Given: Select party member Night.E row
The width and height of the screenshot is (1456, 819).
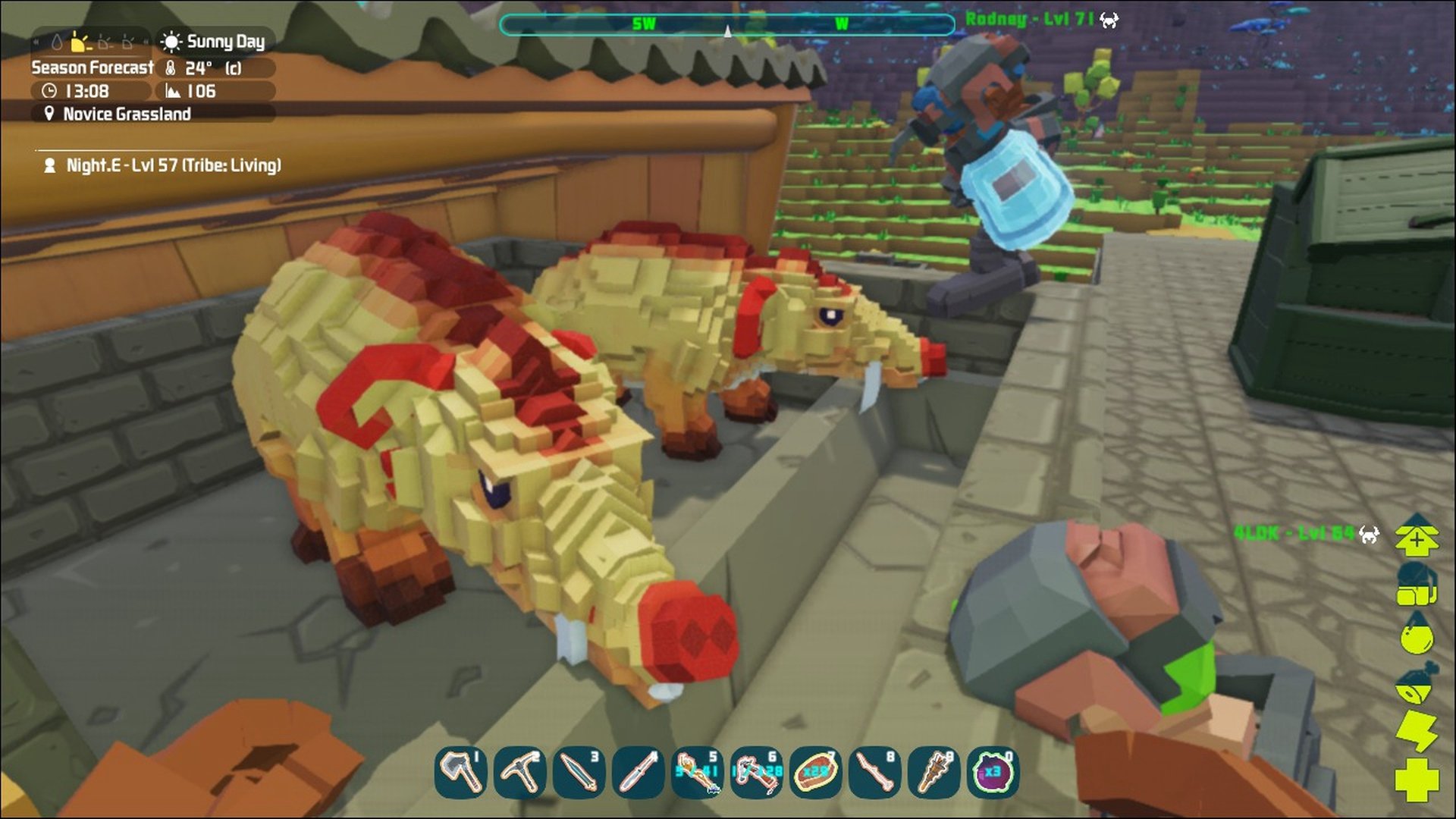Looking at the screenshot, I should pos(165,165).
